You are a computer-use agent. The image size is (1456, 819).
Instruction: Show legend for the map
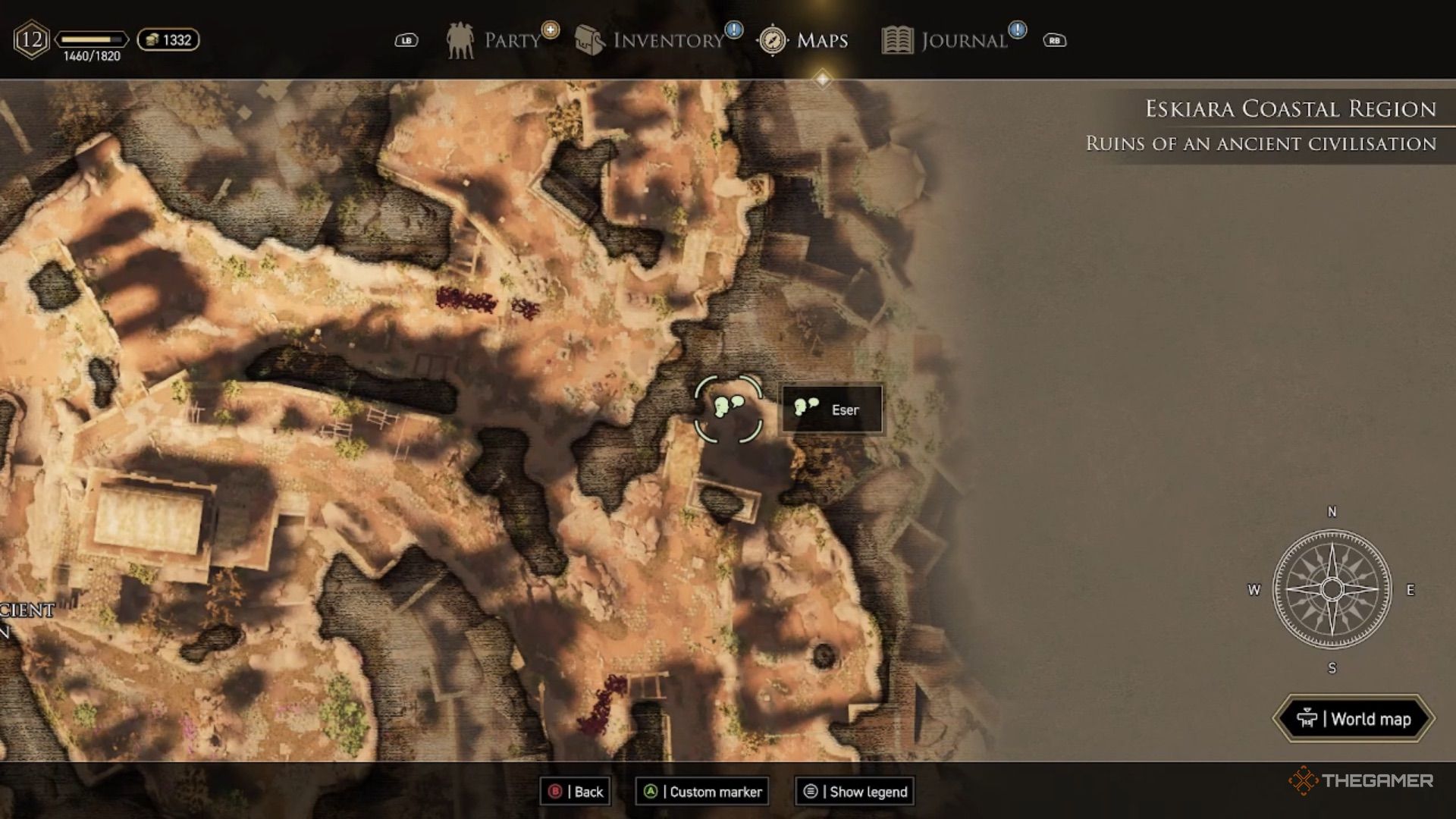click(855, 792)
